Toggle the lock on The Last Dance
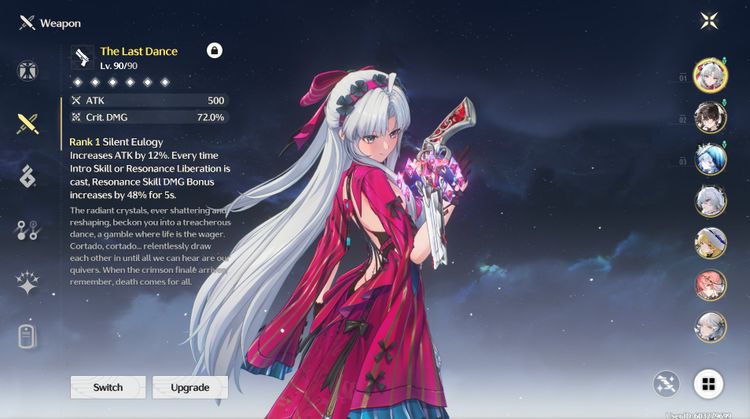This screenshot has width=750, height=419. pyautogui.click(x=214, y=50)
